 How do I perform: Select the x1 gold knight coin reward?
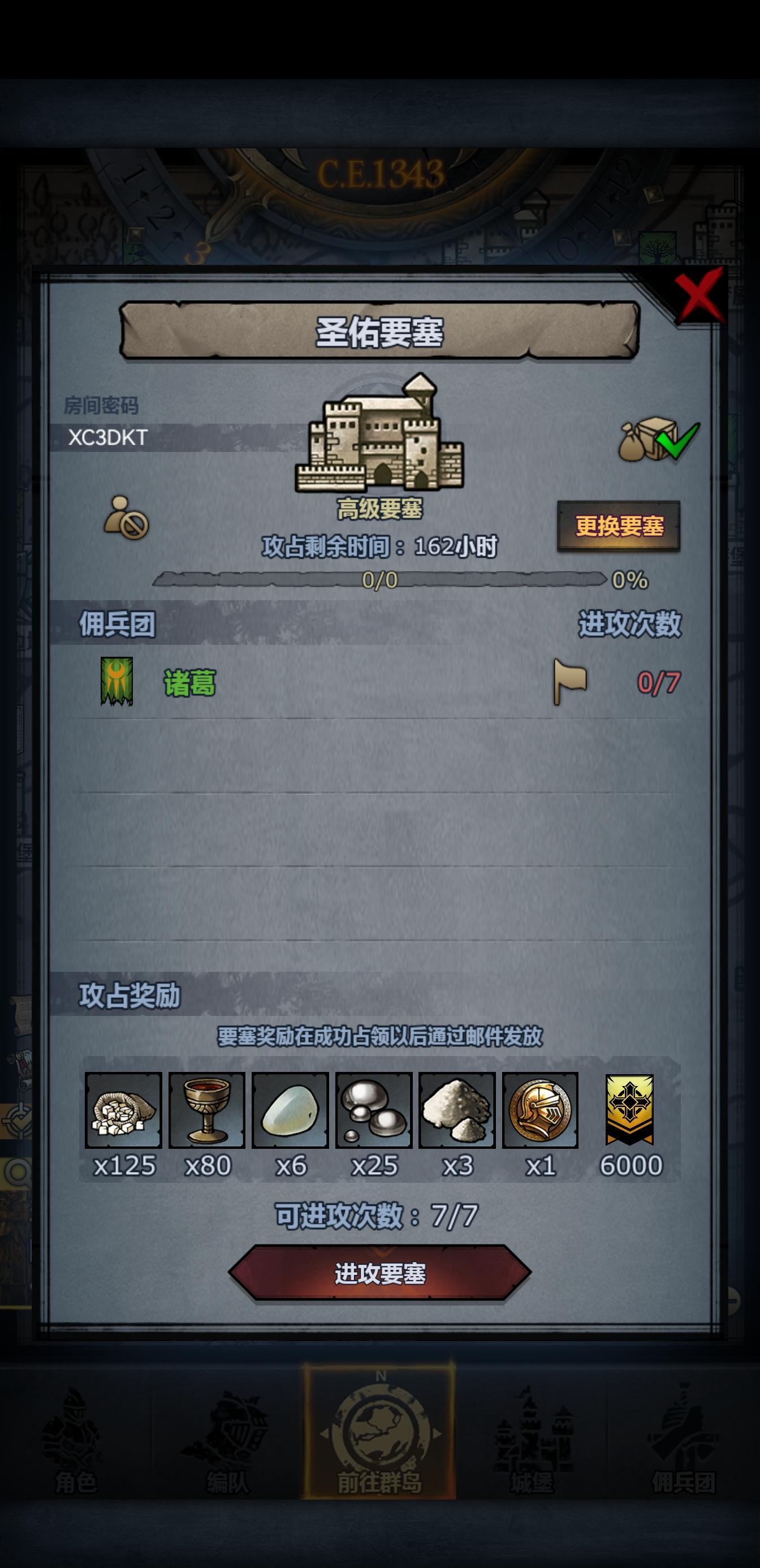tap(541, 1109)
